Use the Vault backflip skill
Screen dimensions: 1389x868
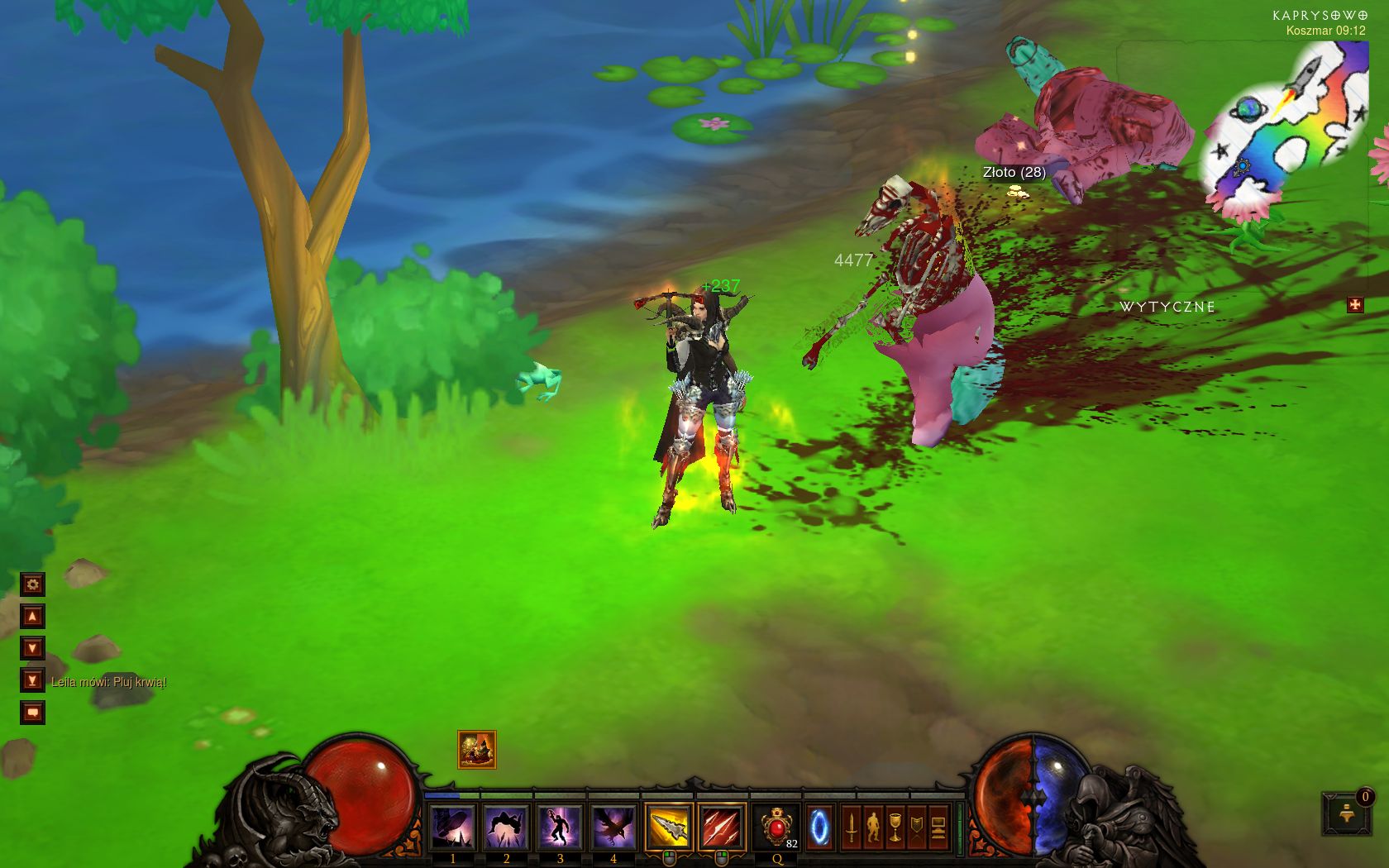point(507,827)
